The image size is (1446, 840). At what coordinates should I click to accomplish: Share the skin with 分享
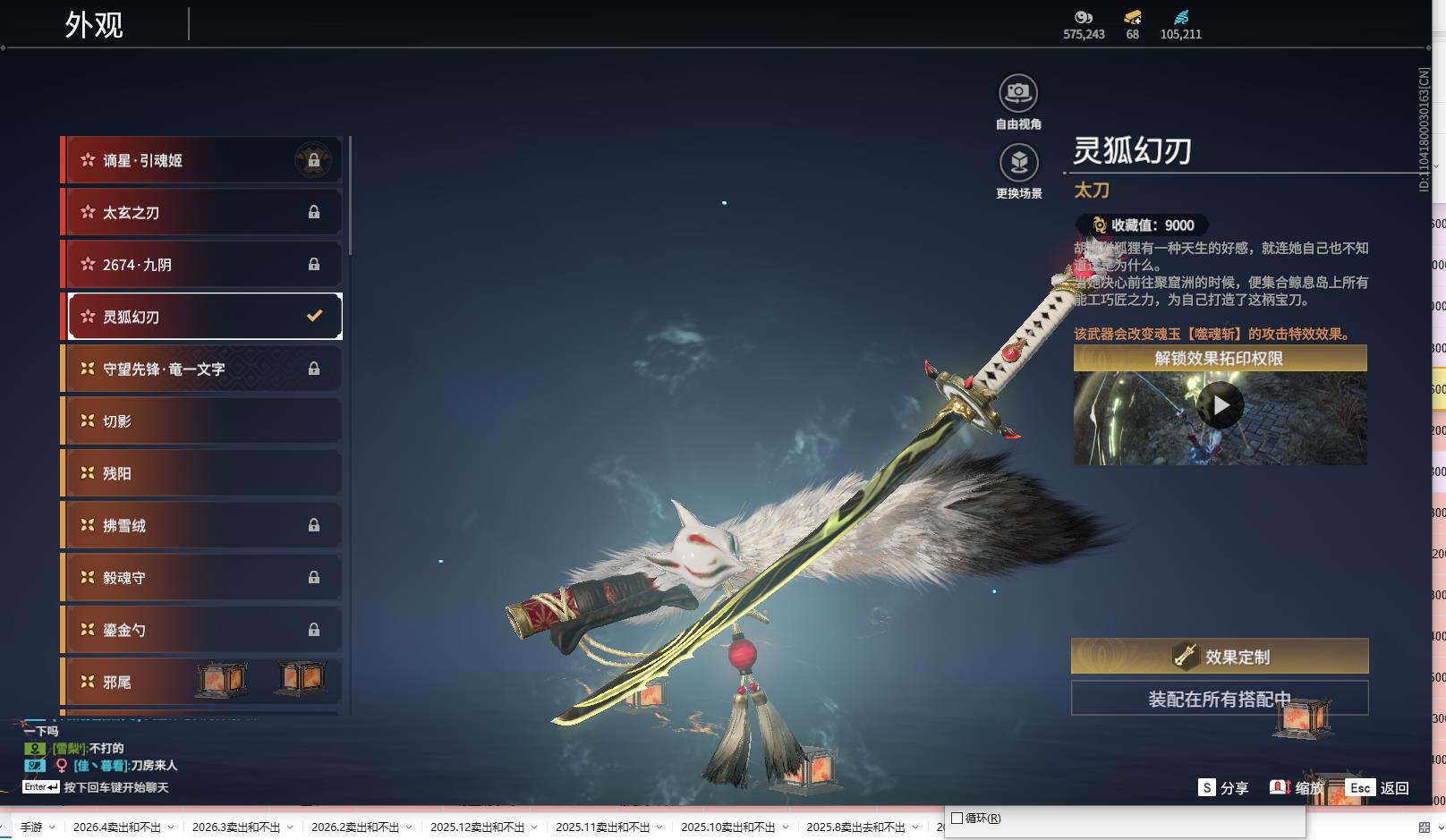[x=1223, y=788]
